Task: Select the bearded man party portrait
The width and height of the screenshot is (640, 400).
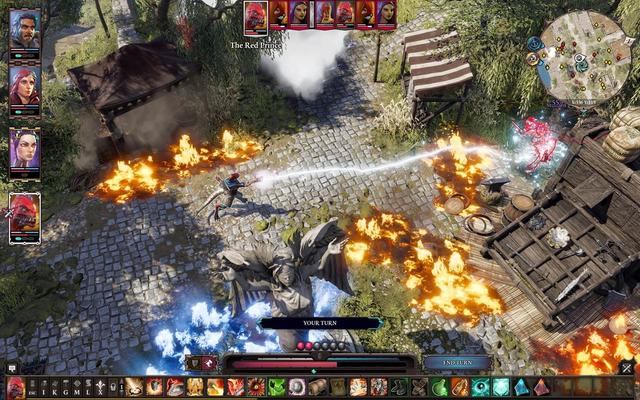Action: [x=25, y=30]
